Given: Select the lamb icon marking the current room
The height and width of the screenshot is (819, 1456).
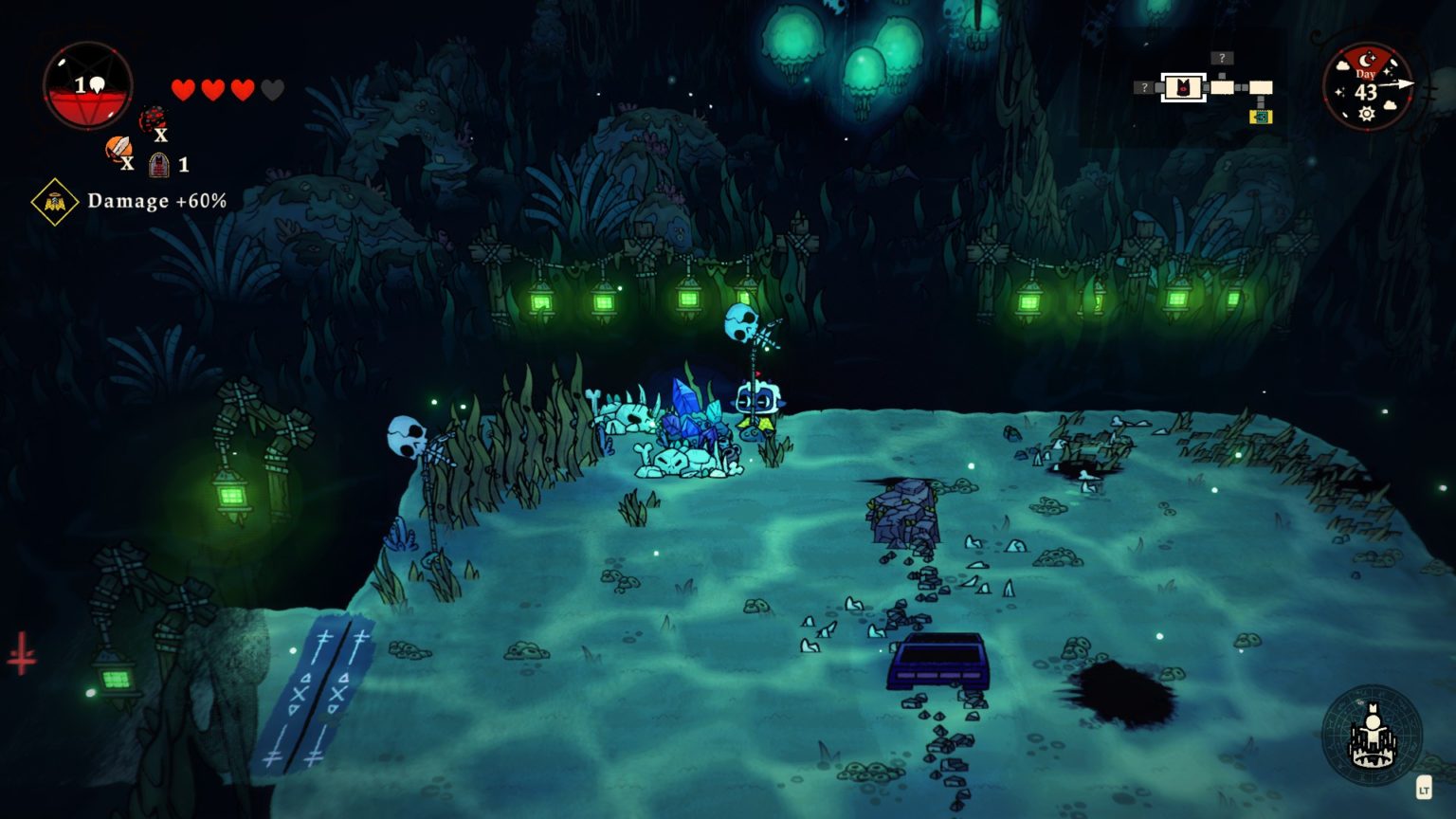Looking at the screenshot, I should pyautogui.click(x=1183, y=86).
